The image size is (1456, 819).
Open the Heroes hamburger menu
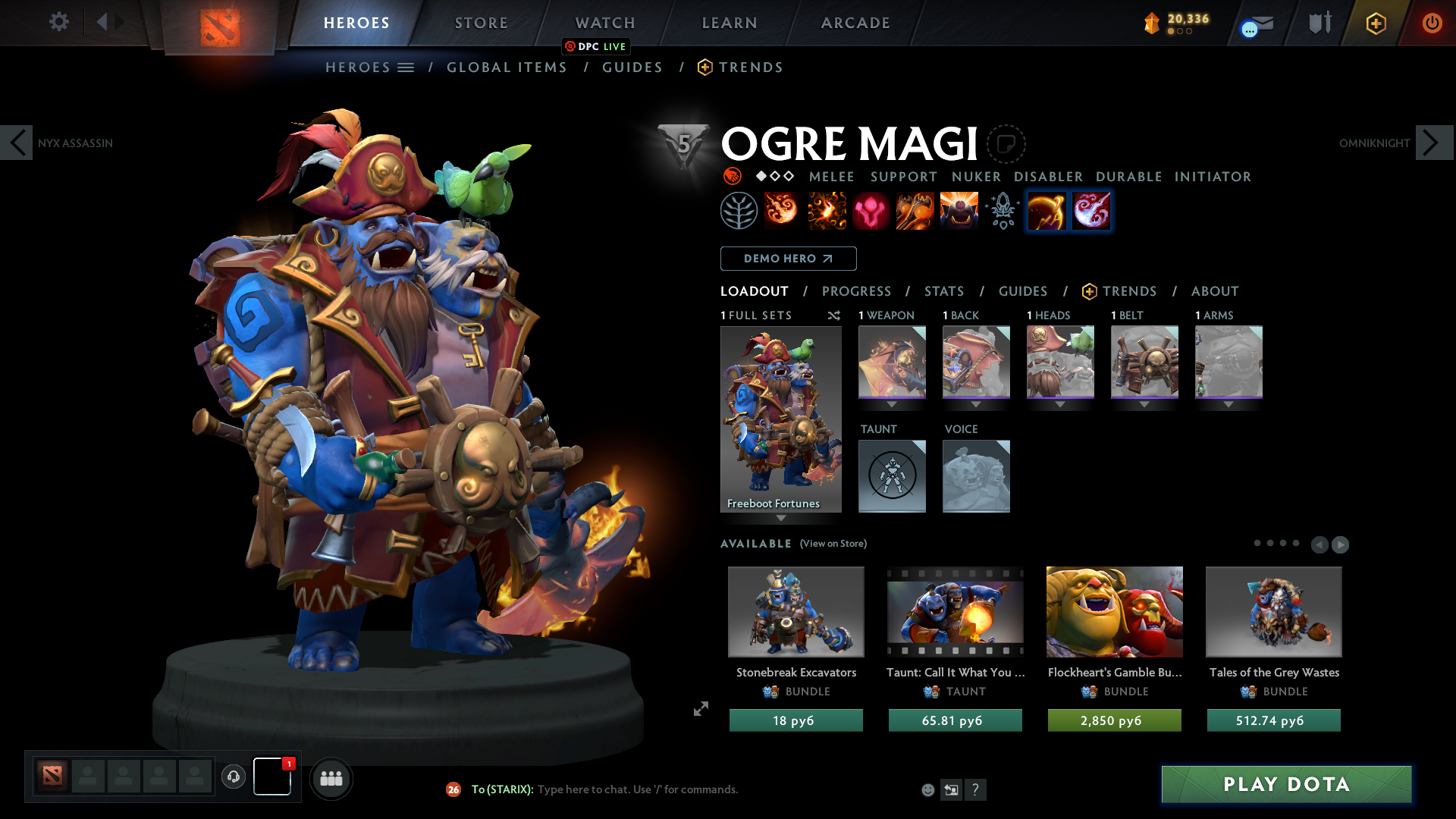[407, 67]
